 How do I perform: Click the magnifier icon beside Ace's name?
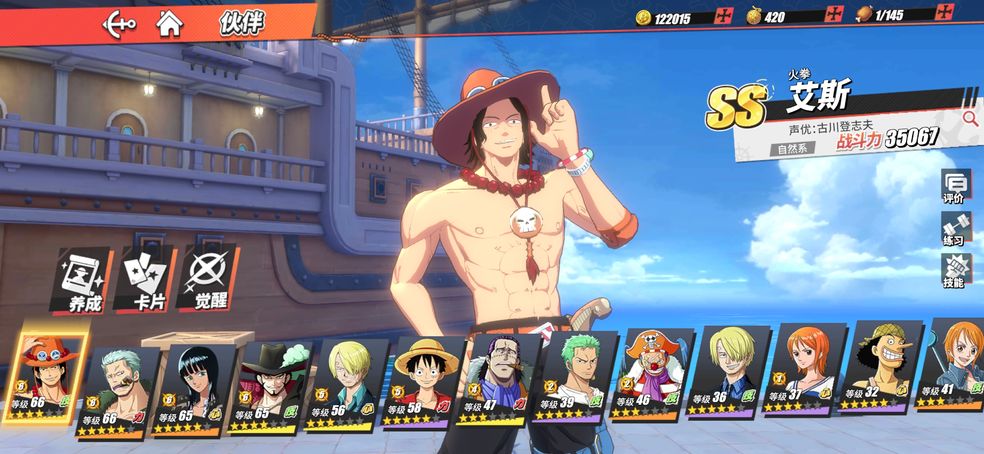969,118
